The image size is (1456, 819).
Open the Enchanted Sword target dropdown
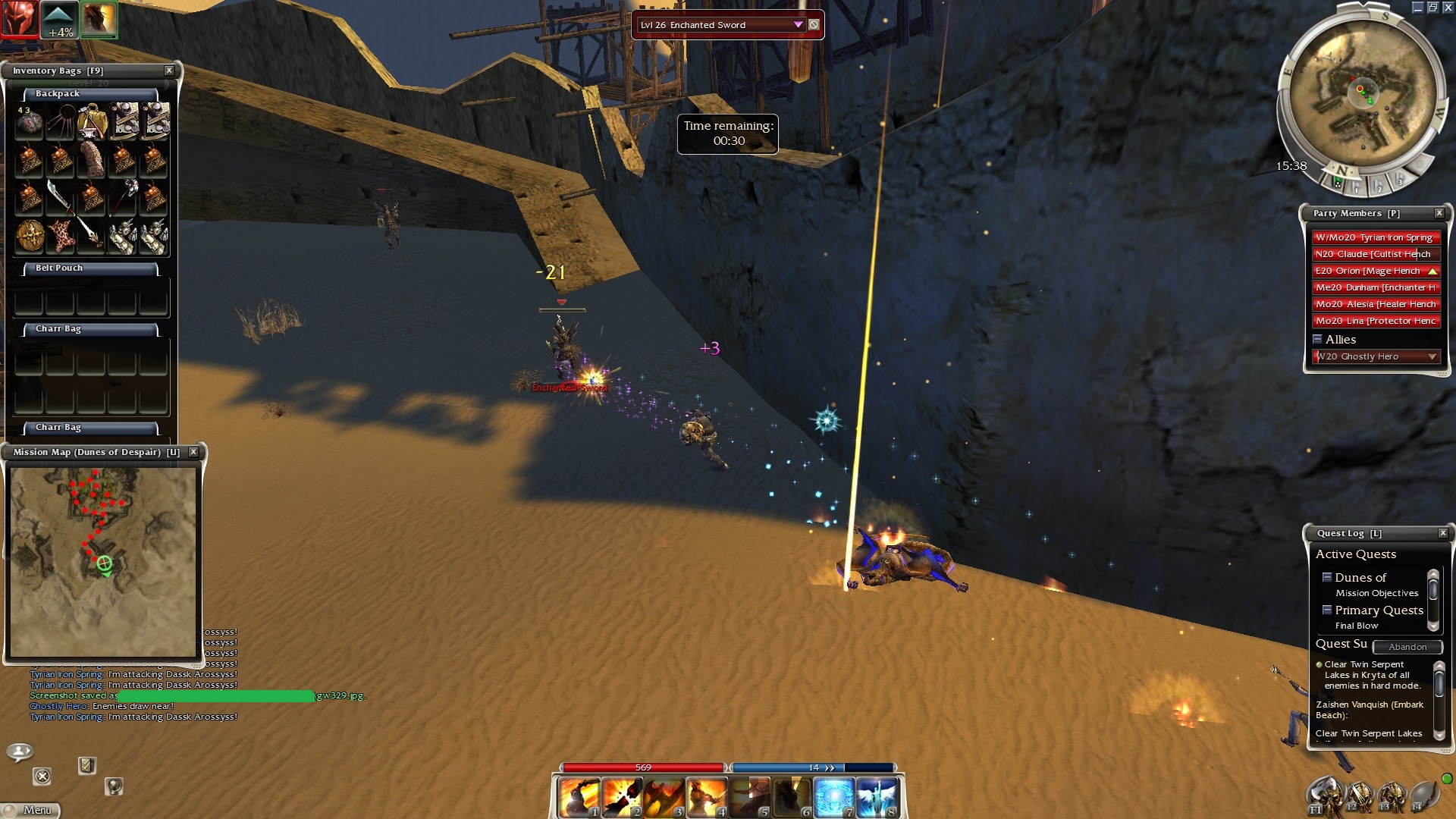point(798,25)
